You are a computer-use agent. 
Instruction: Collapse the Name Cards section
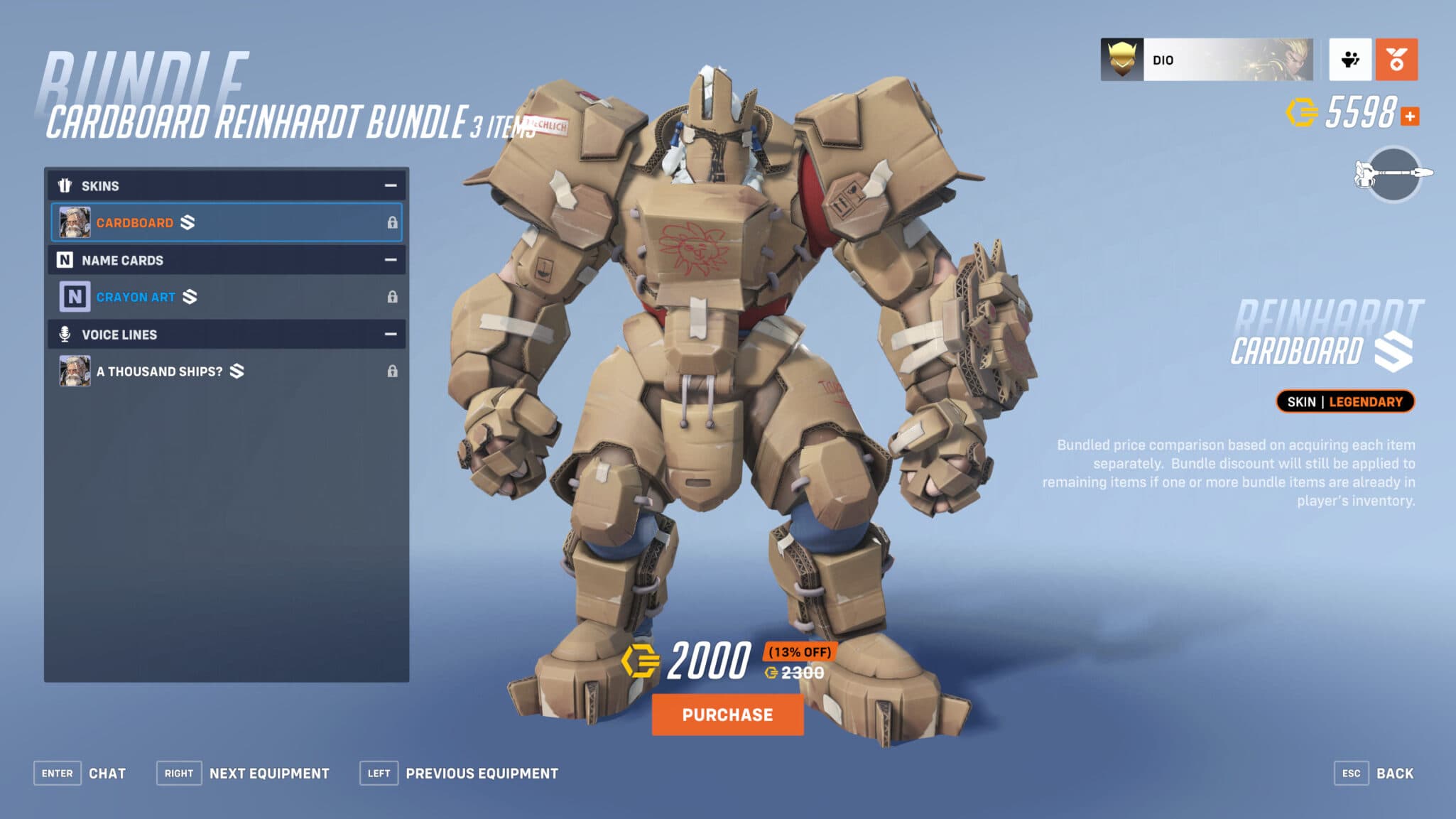[390, 260]
